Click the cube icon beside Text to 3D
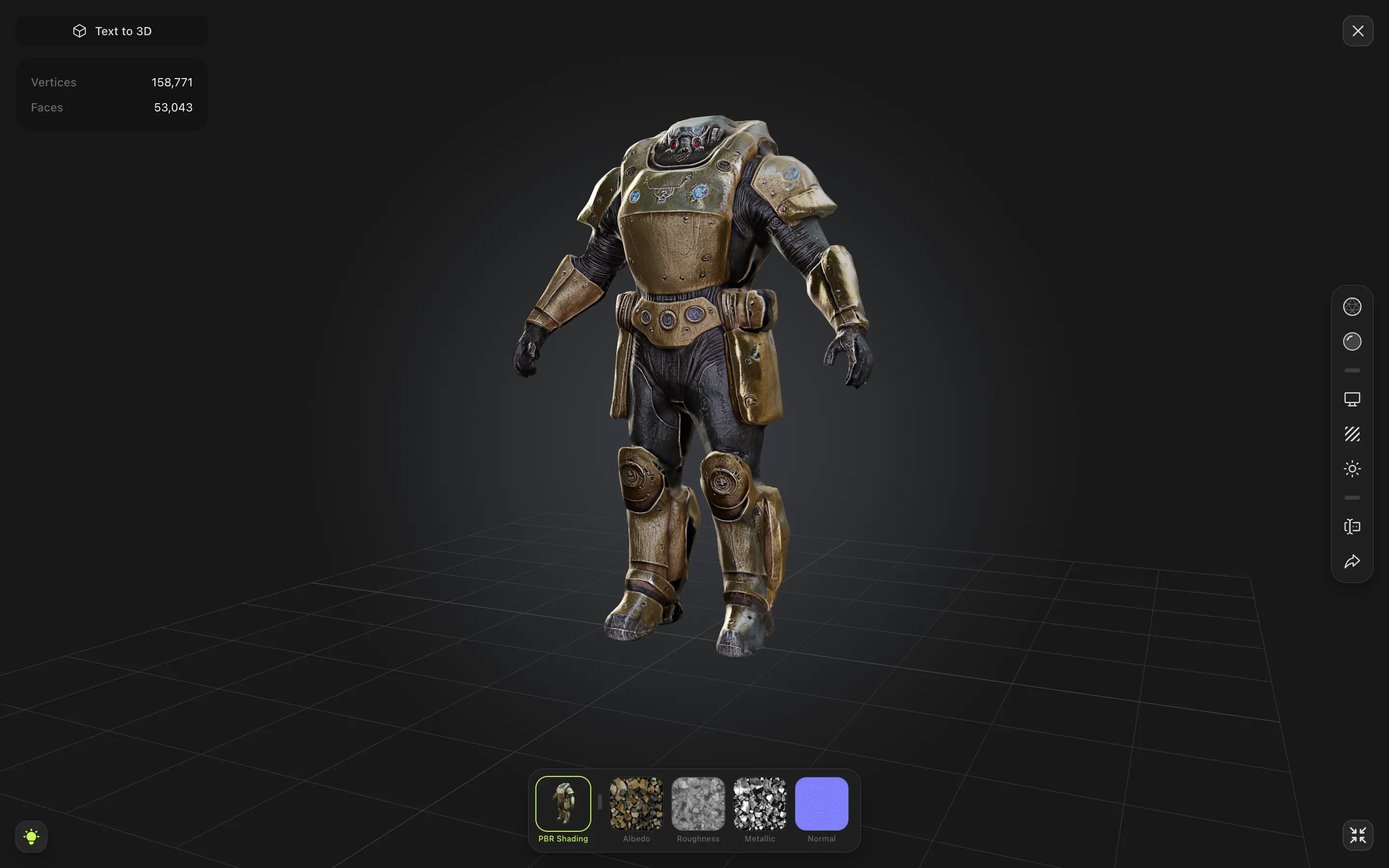The image size is (1389, 868). click(79, 30)
